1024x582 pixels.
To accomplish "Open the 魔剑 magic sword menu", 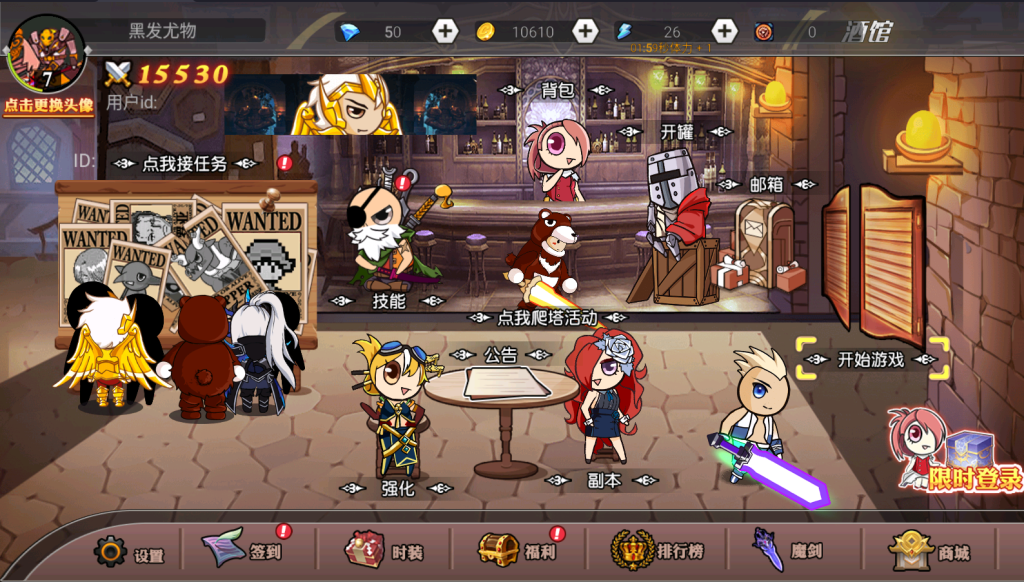I will coord(788,550).
